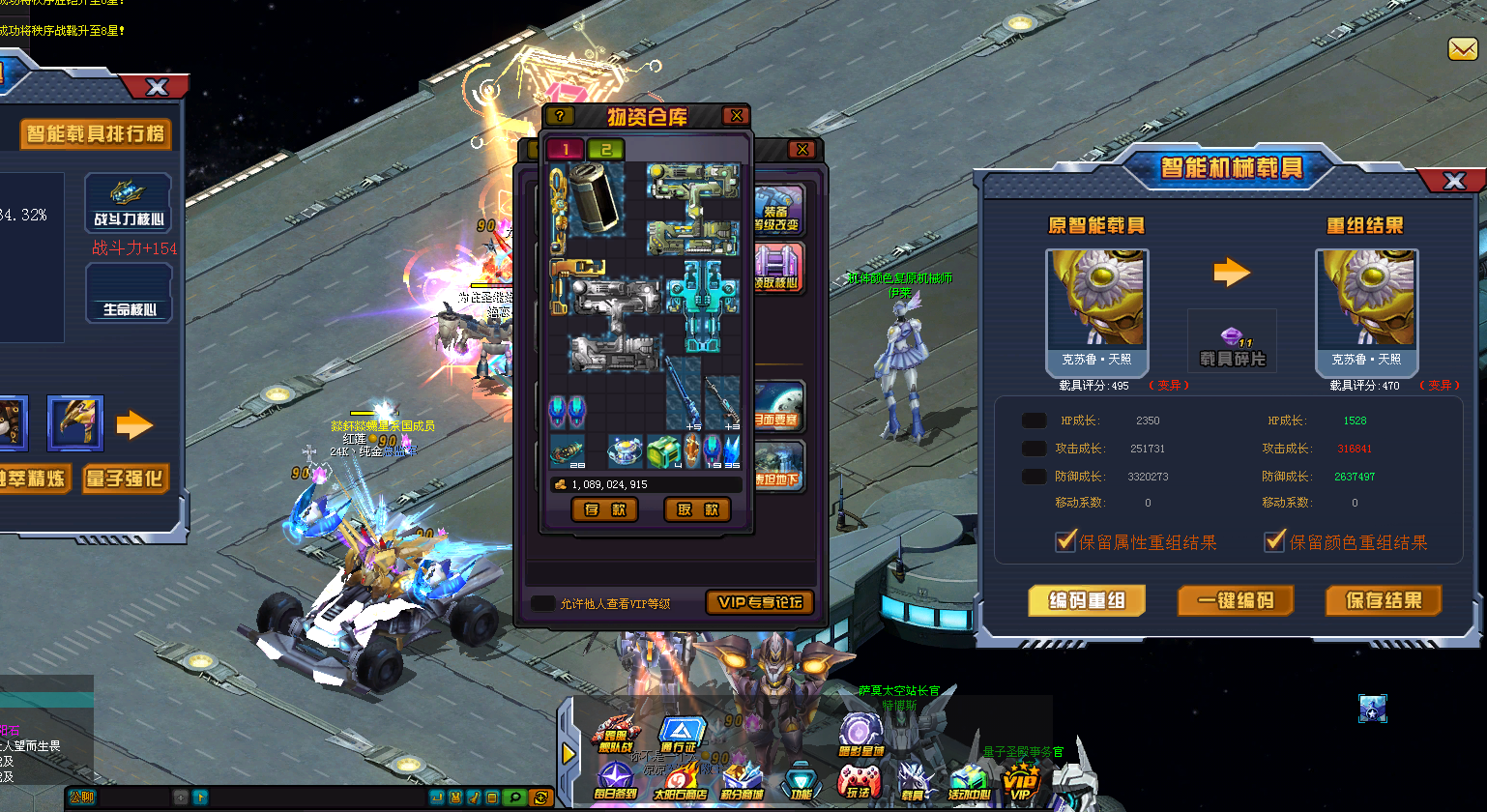1487x812 pixels.
Task: Toggle the 保留属性重组结果 checkbox
Action: pos(1066,541)
